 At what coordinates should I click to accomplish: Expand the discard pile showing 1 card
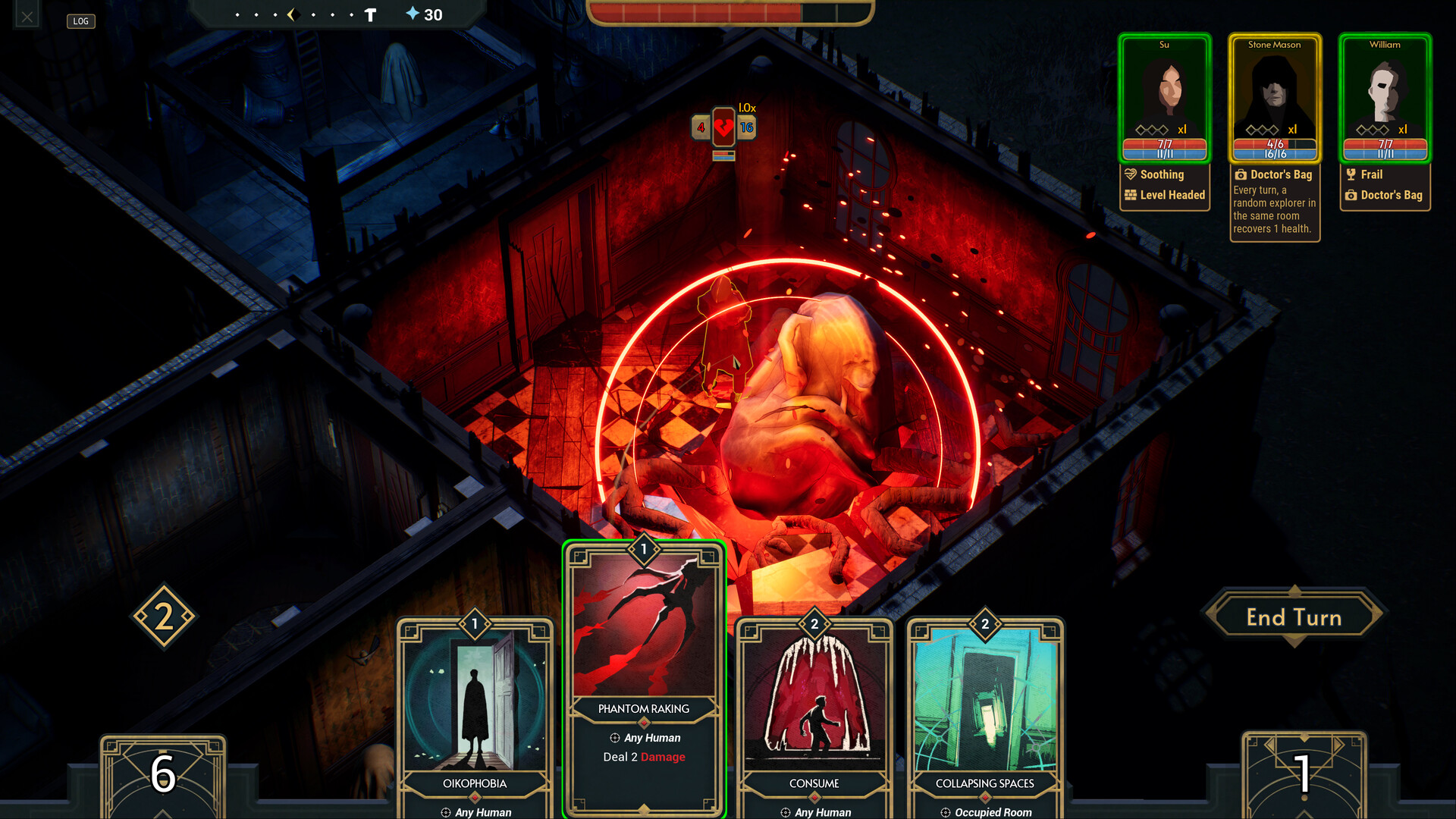(1301, 773)
